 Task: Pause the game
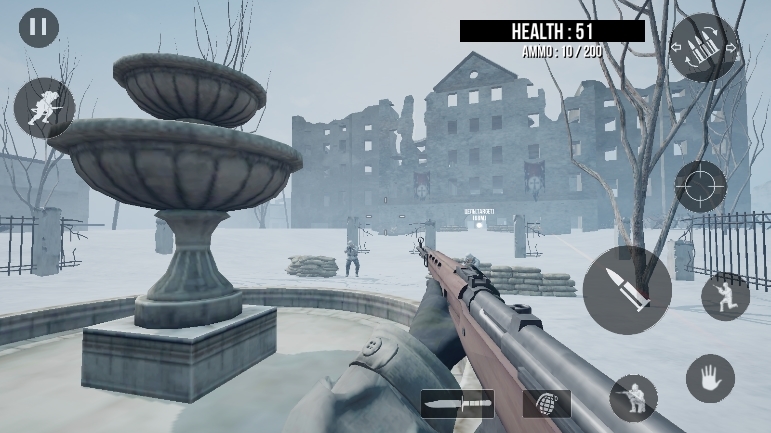pos(38,27)
